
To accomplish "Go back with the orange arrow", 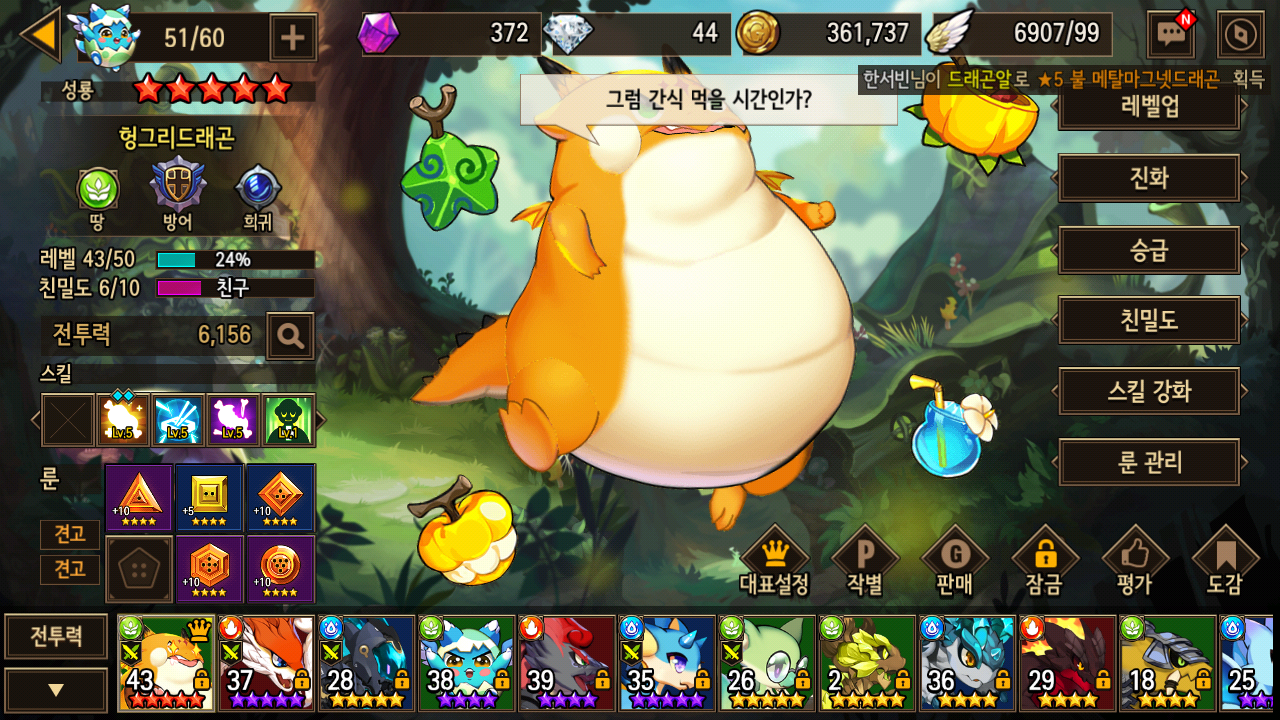I will click(41, 35).
